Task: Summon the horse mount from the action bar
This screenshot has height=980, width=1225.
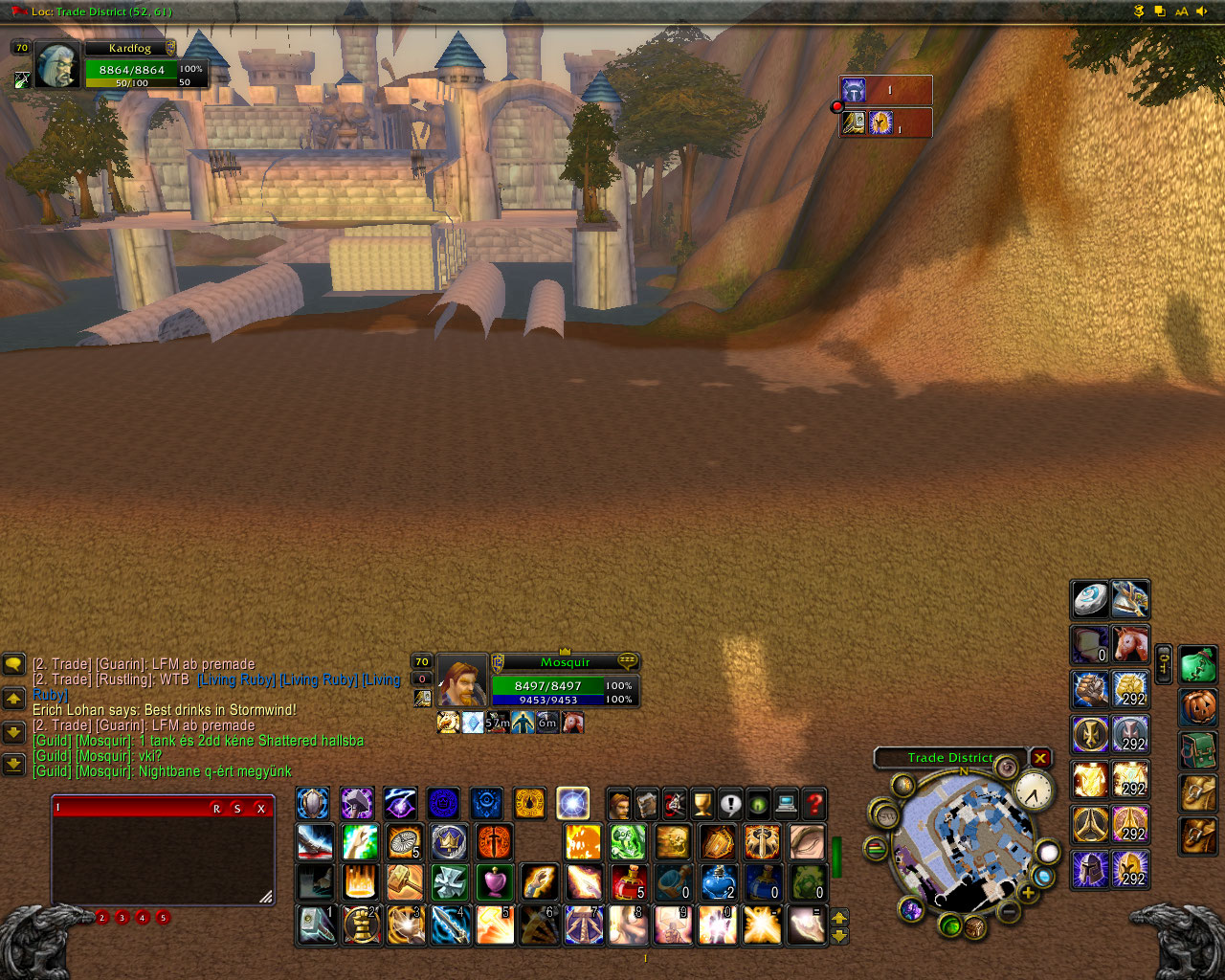Action: [x=1130, y=643]
